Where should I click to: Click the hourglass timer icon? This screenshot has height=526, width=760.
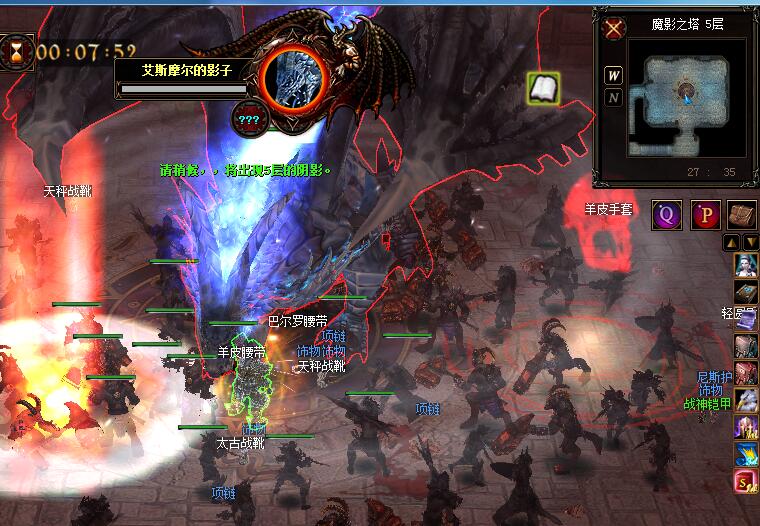17,49
